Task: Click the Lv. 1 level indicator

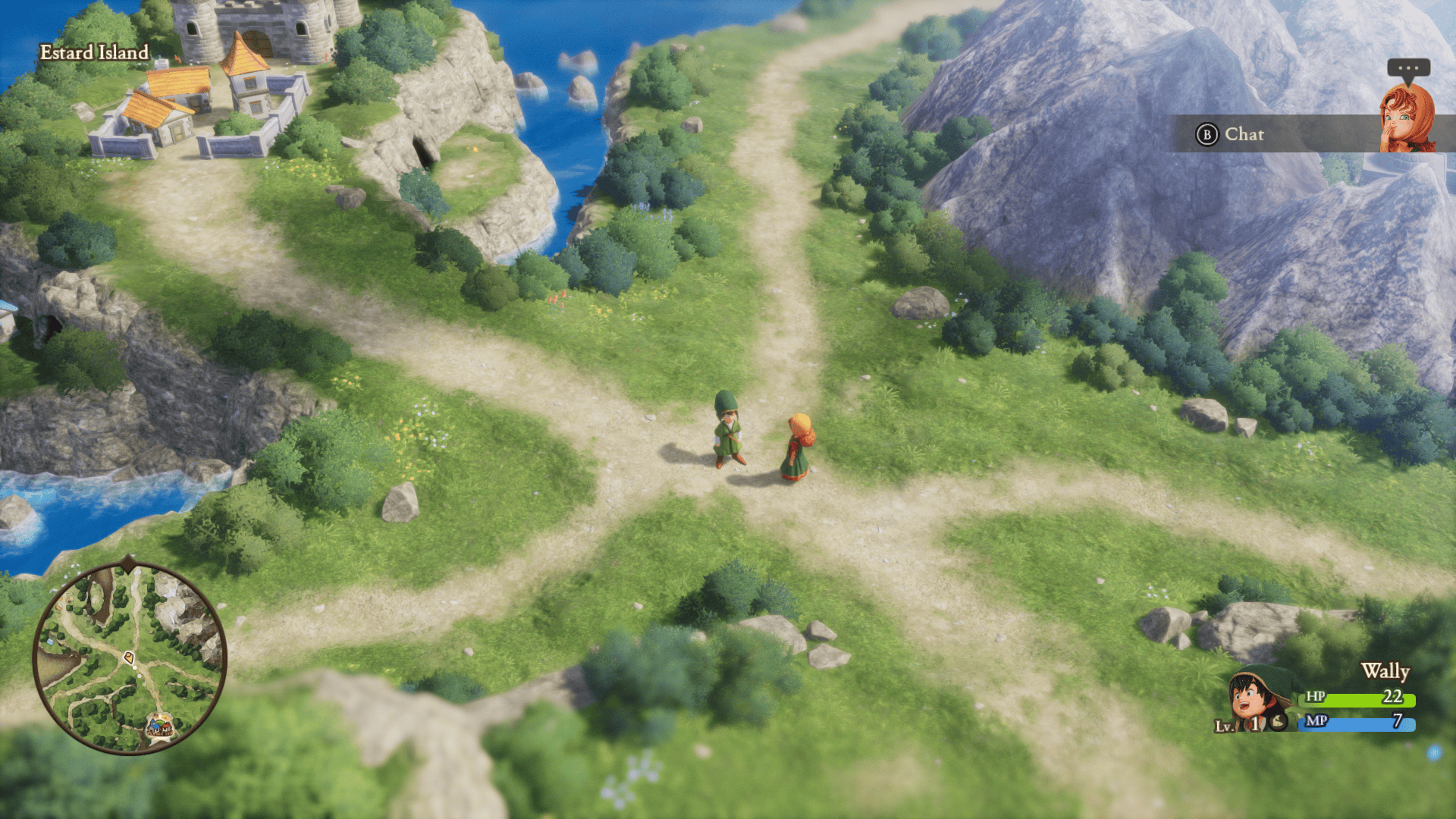Action: coord(1236,723)
